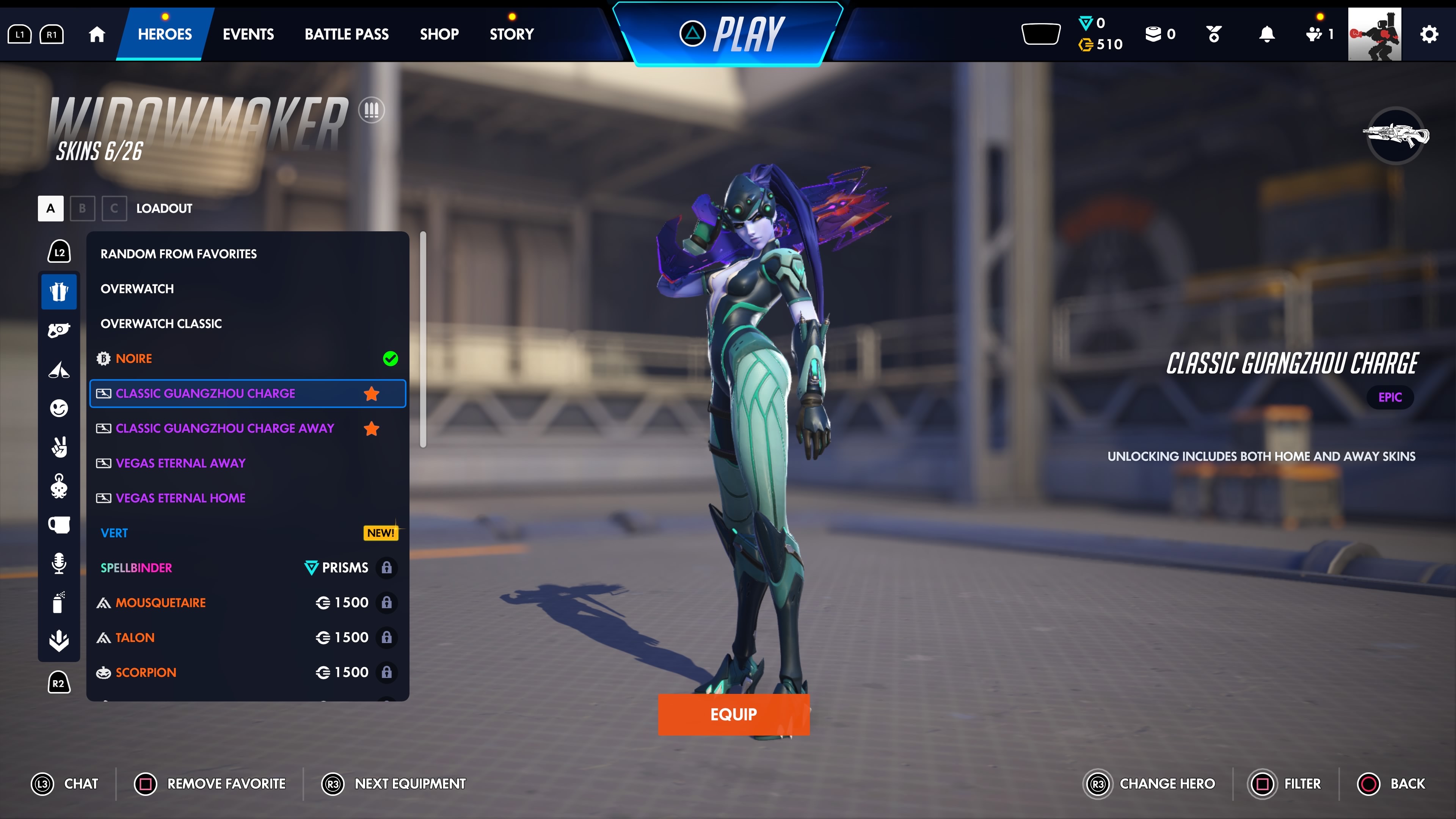Open the Heroes tab
1456x819 pixels.
(165, 34)
